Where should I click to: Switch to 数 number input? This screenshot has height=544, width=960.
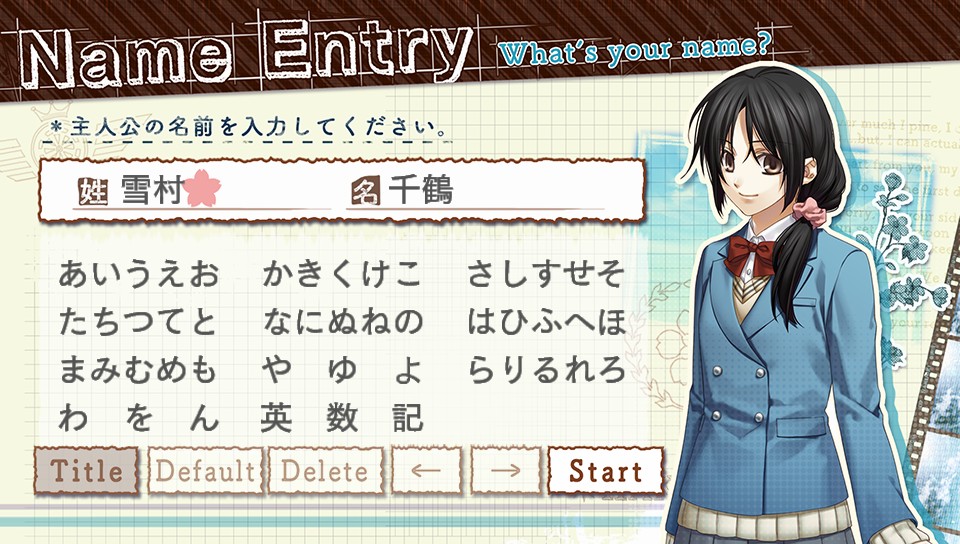343,418
